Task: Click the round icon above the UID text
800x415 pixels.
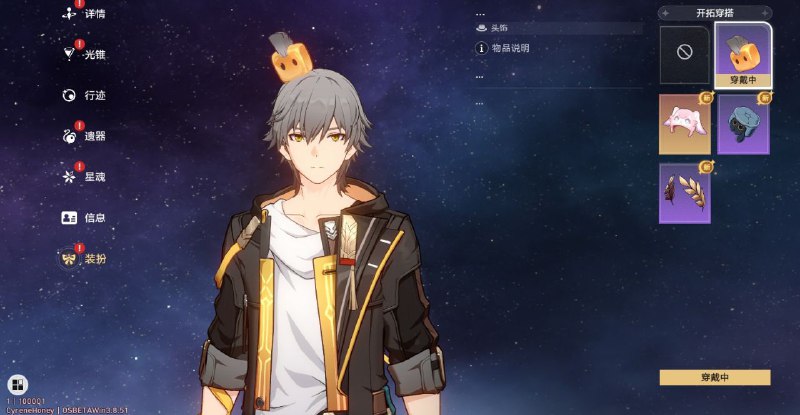Action: [17, 384]
